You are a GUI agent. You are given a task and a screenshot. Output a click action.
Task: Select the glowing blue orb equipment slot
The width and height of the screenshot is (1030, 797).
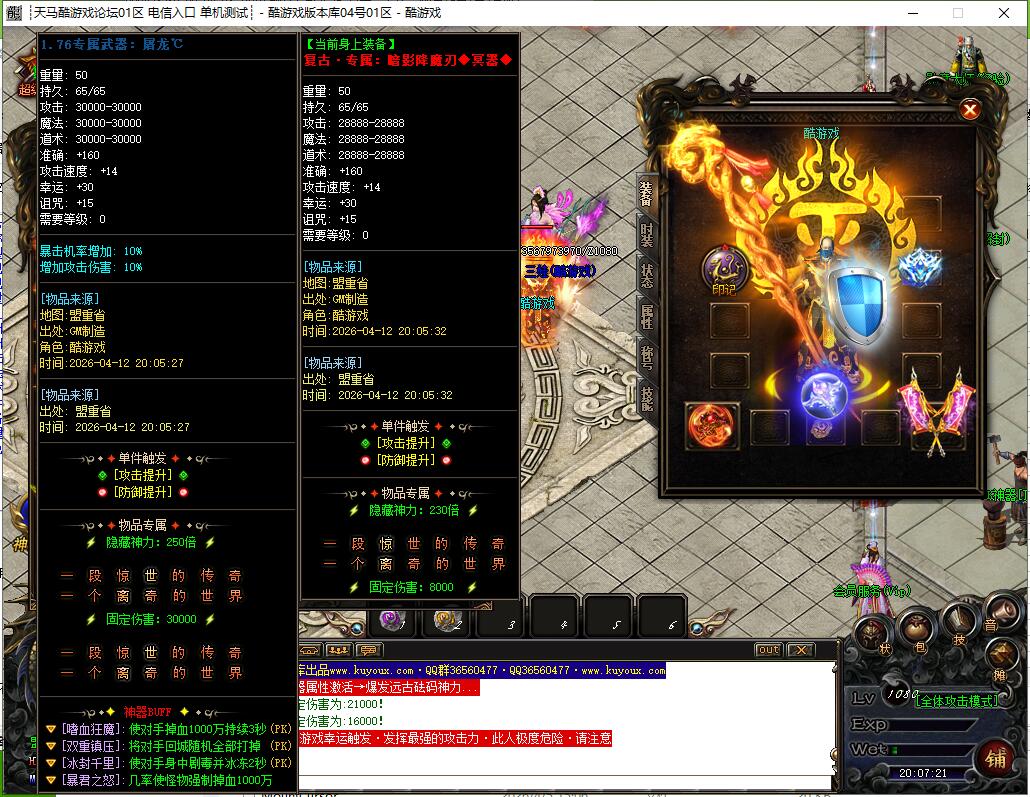click(x=824, y=393)
